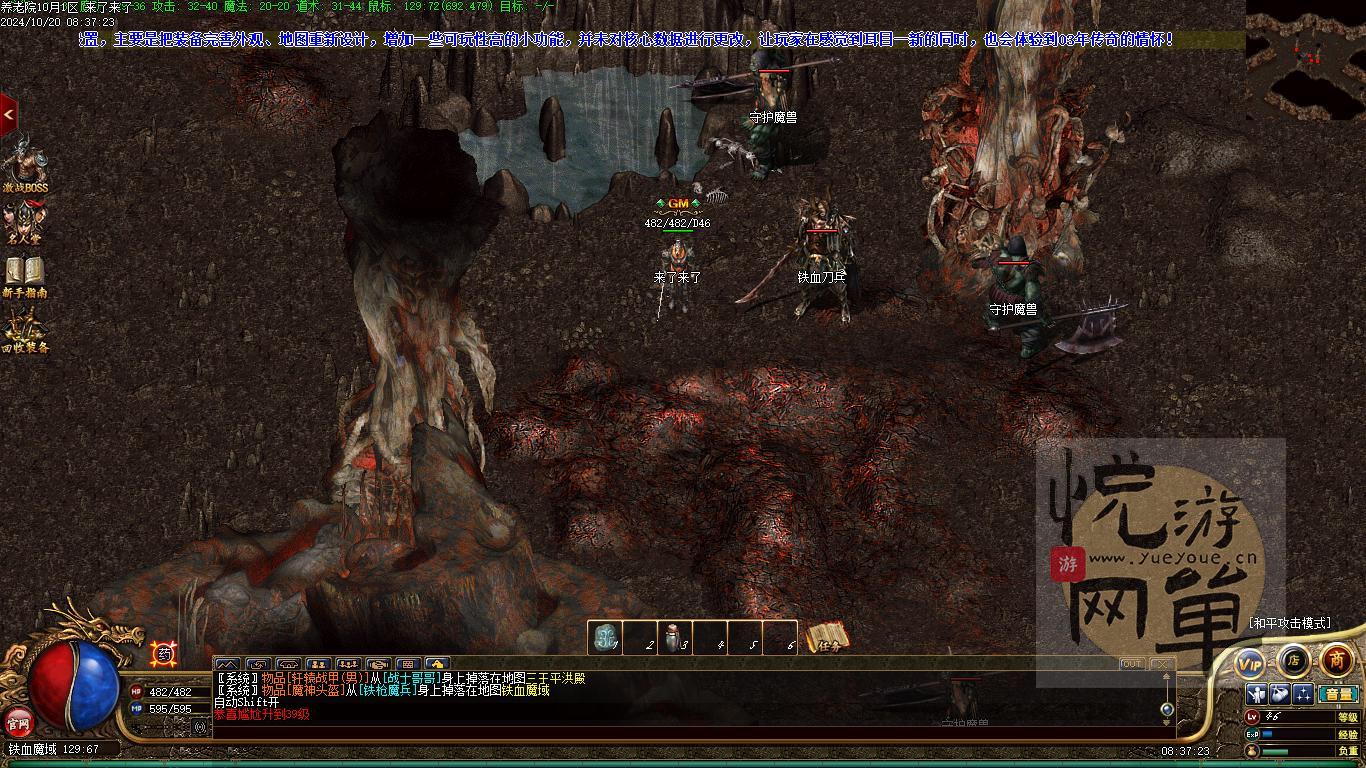Toggle the 音量 volume button
The image size is (1366, 768).
(1337, 694)
